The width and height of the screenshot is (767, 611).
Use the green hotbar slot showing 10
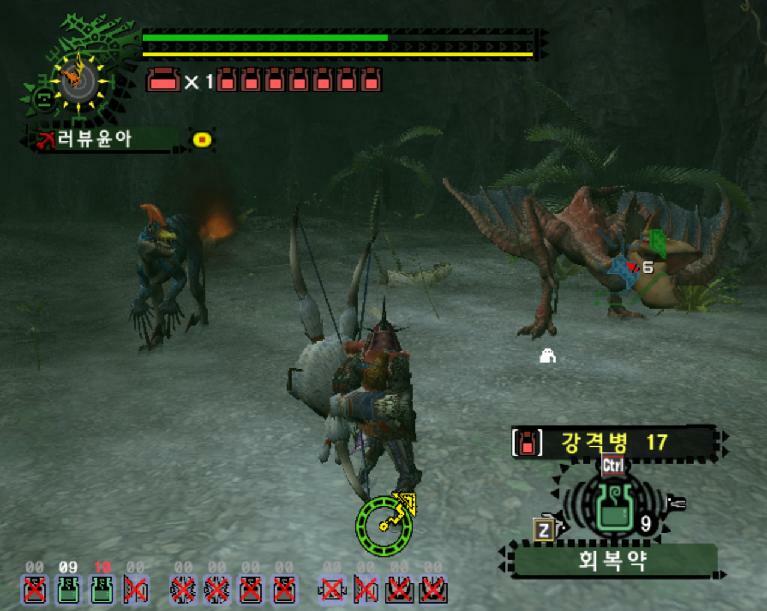pyautogui.click(x=101, y=590)
